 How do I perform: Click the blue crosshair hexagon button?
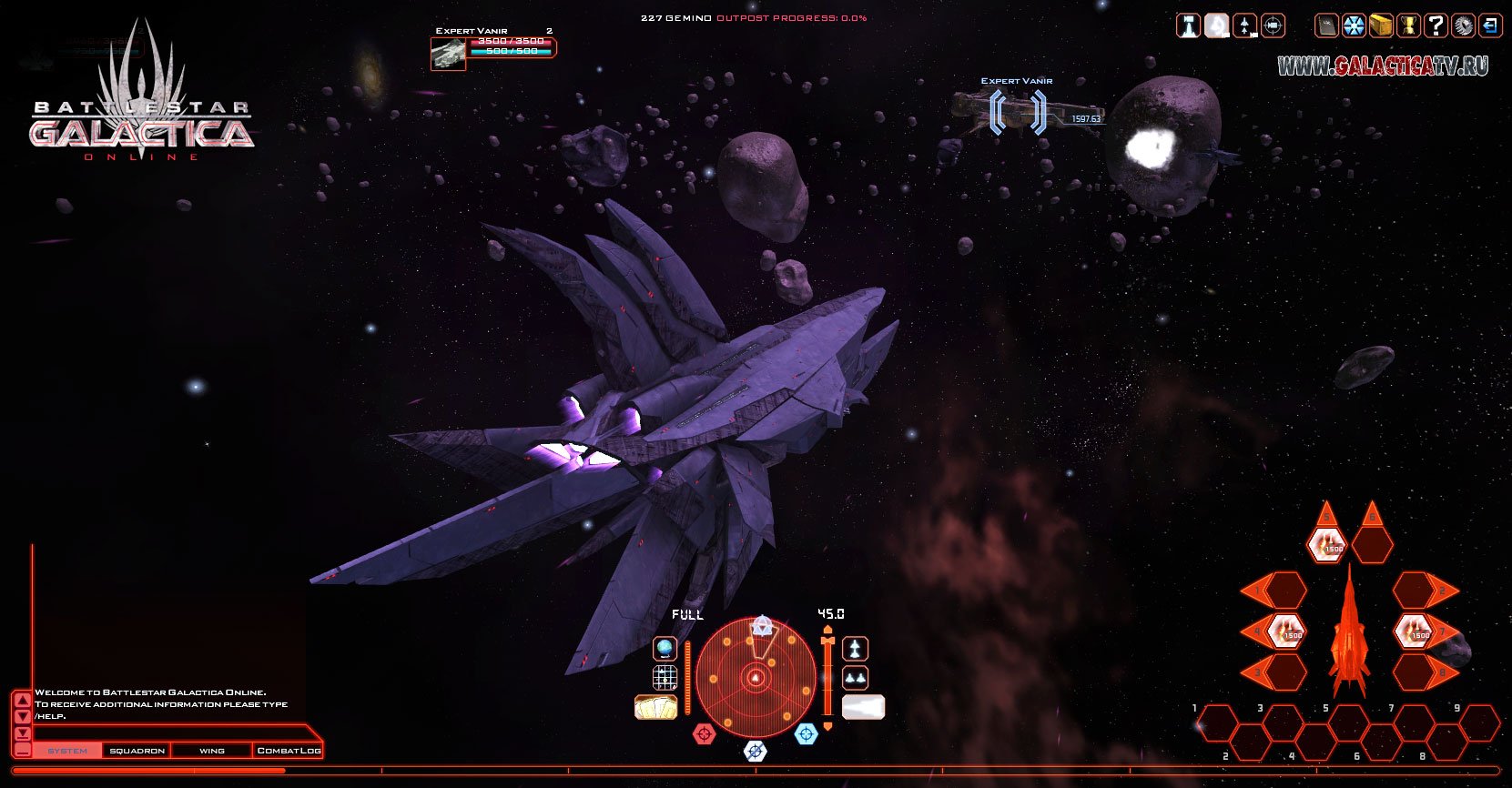[807, 733]
